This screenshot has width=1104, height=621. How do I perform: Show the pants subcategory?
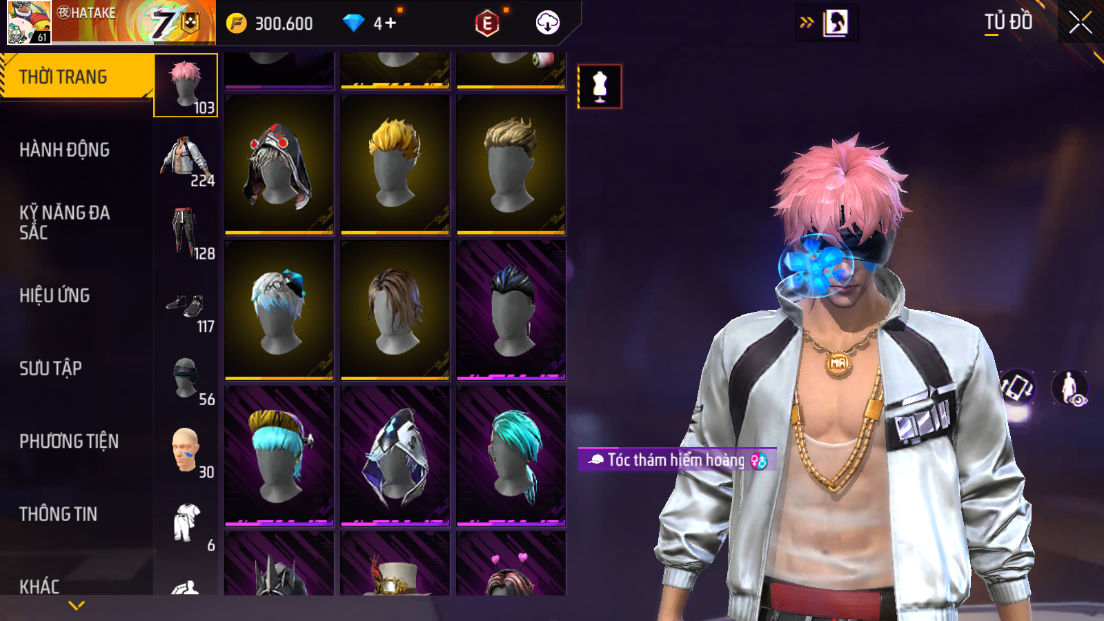[186, 232]
